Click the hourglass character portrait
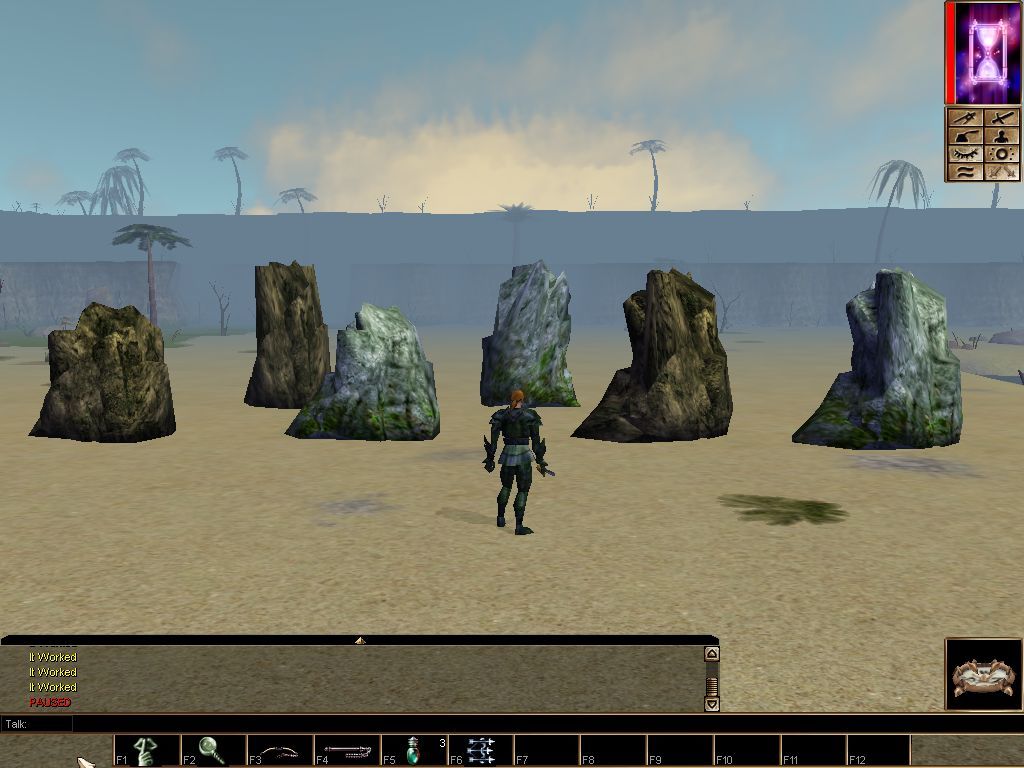 pyautogui.click(x=984, y=52)
